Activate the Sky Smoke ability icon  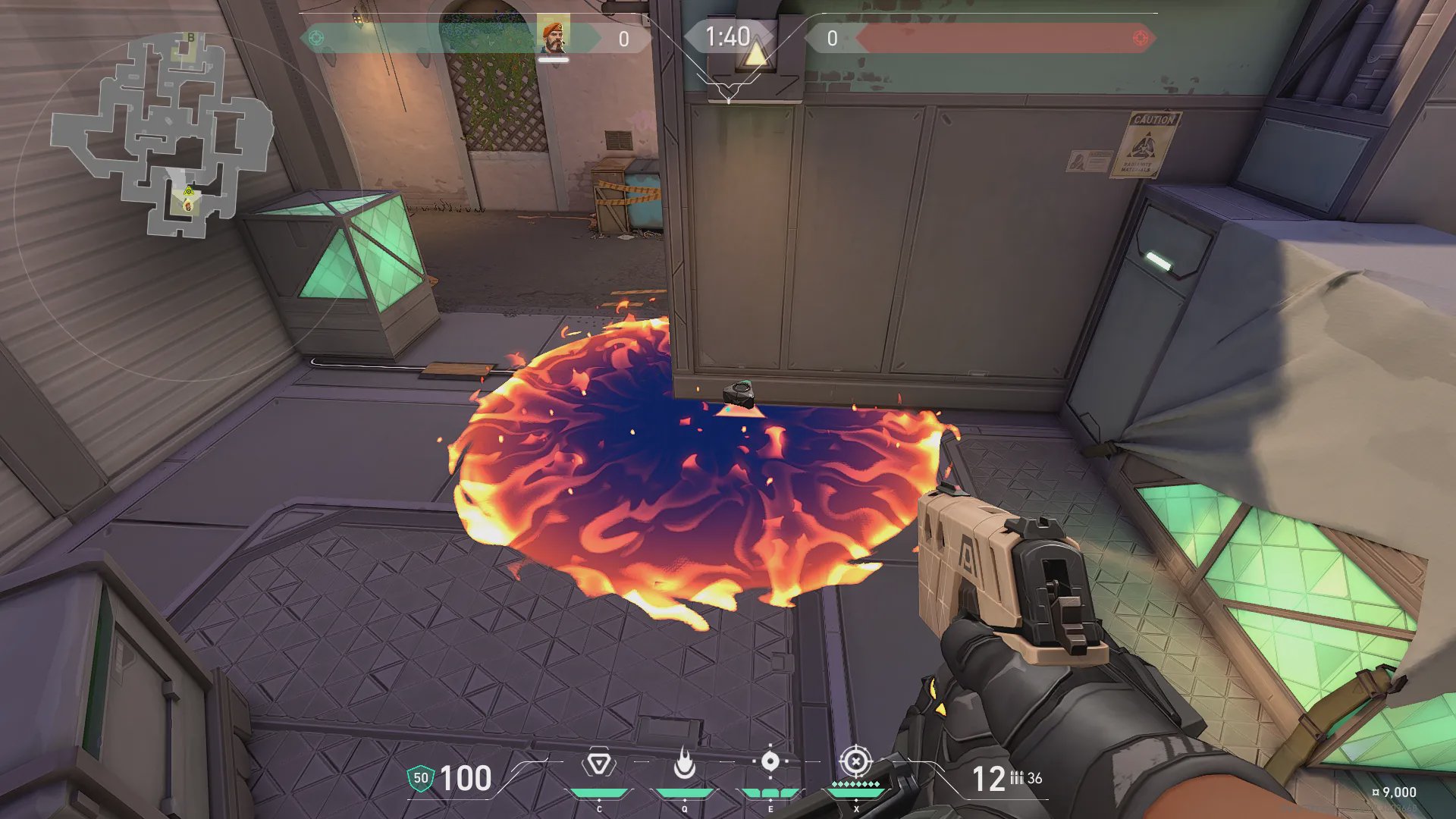(770, 761)
